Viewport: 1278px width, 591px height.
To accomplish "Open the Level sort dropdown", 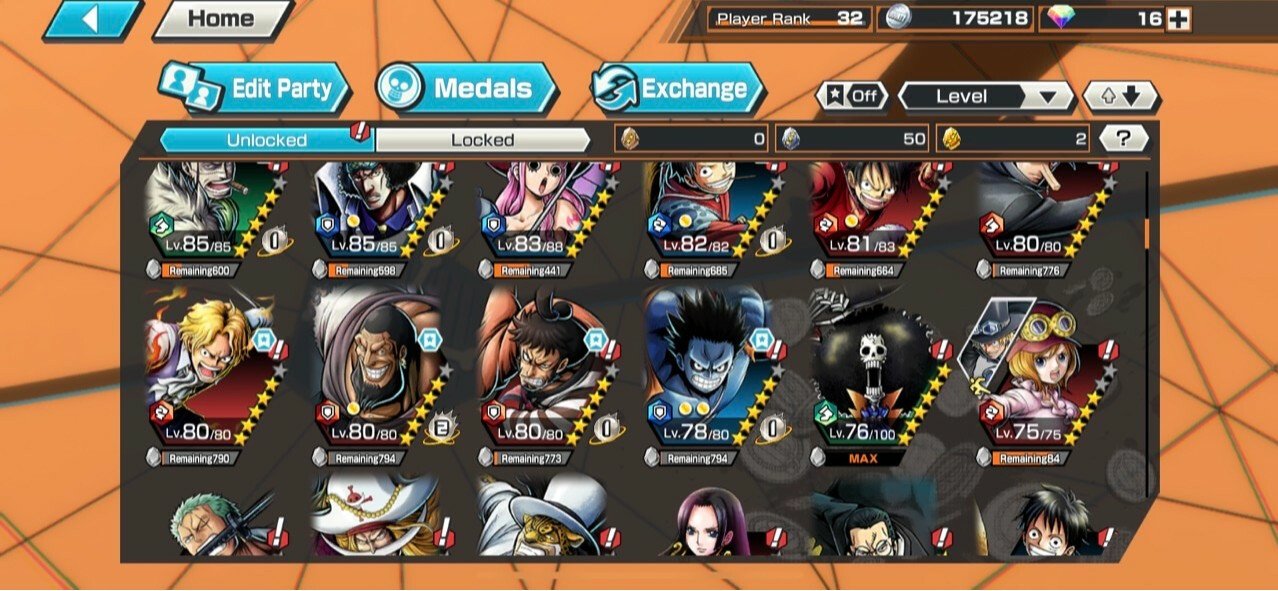I will [x=985, y=96].
